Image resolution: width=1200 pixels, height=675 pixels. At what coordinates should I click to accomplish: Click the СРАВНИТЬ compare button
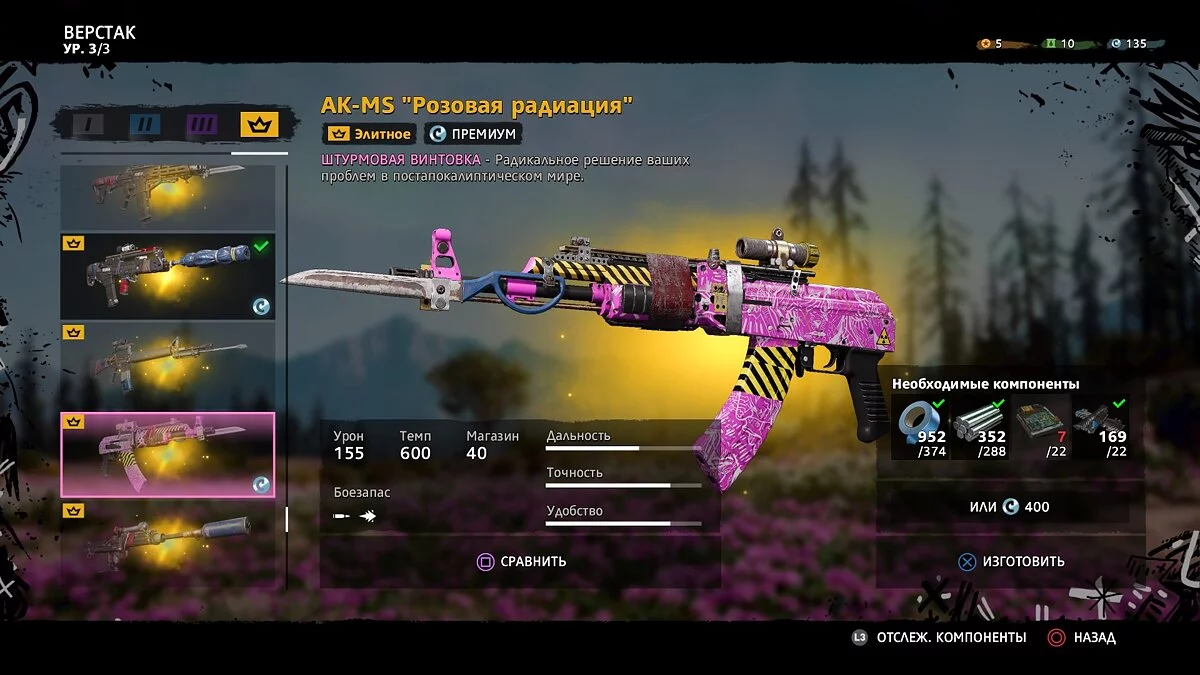point(521,561)
